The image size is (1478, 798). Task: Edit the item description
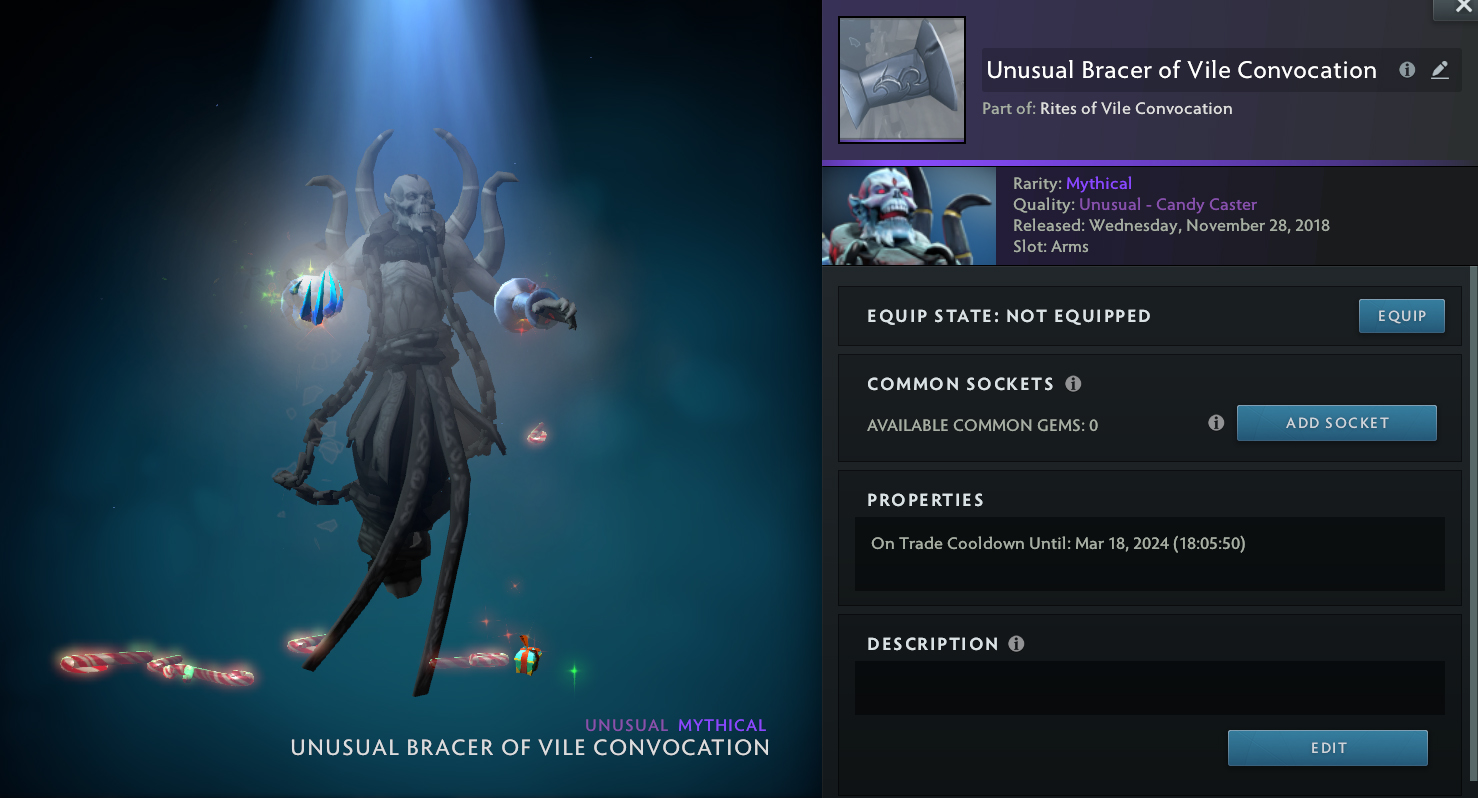1327,748
